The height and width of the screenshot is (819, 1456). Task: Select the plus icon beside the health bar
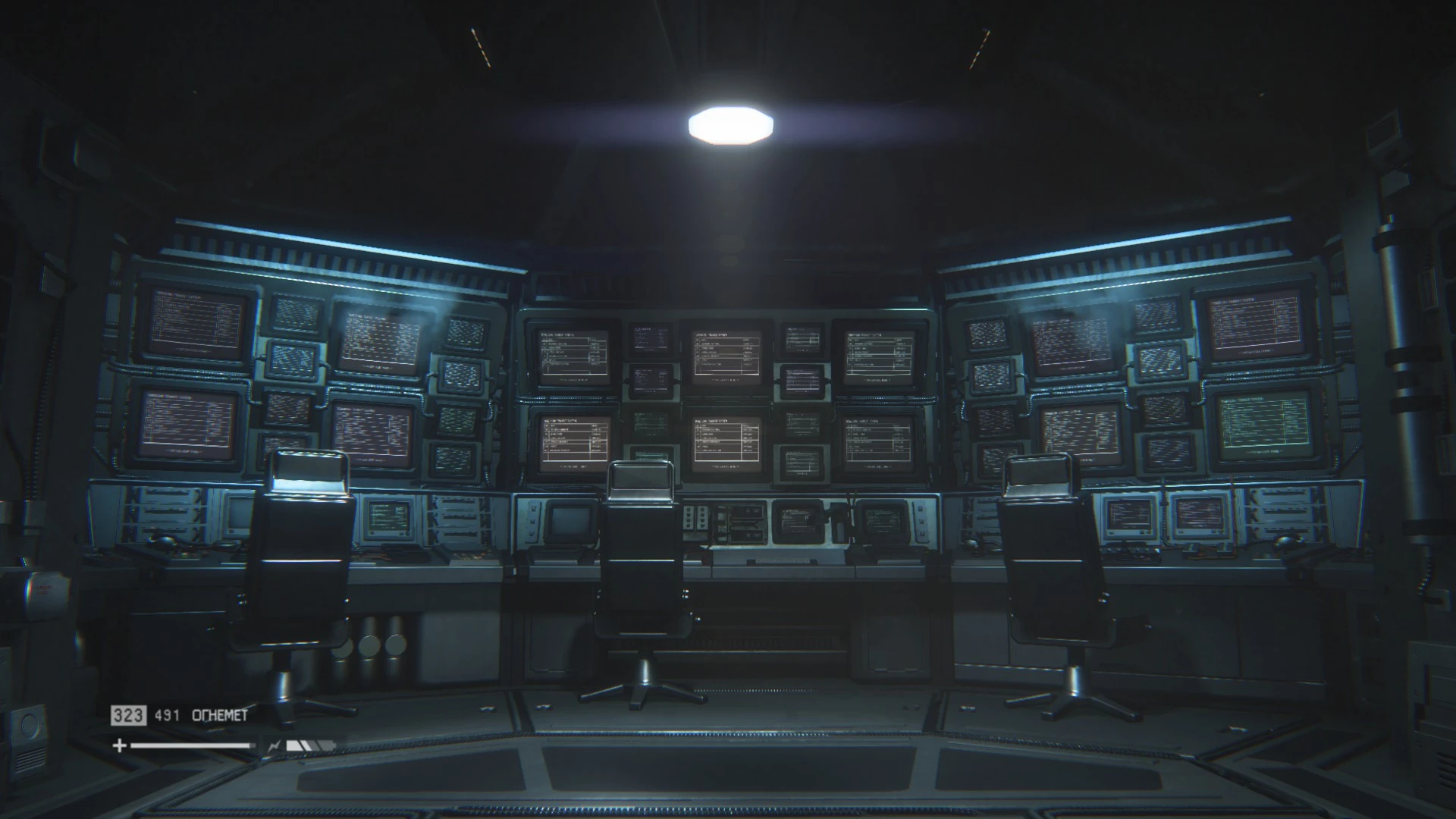(120, 746)
